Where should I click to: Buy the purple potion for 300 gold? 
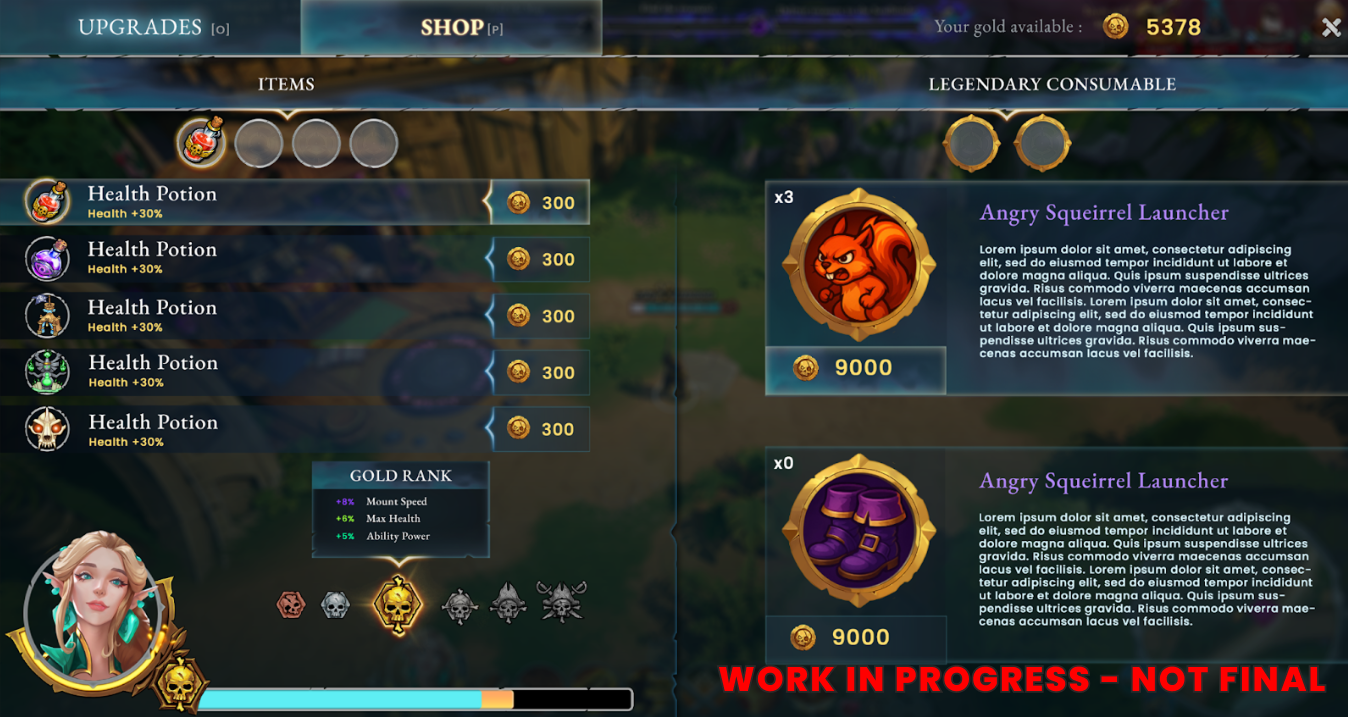541,259
